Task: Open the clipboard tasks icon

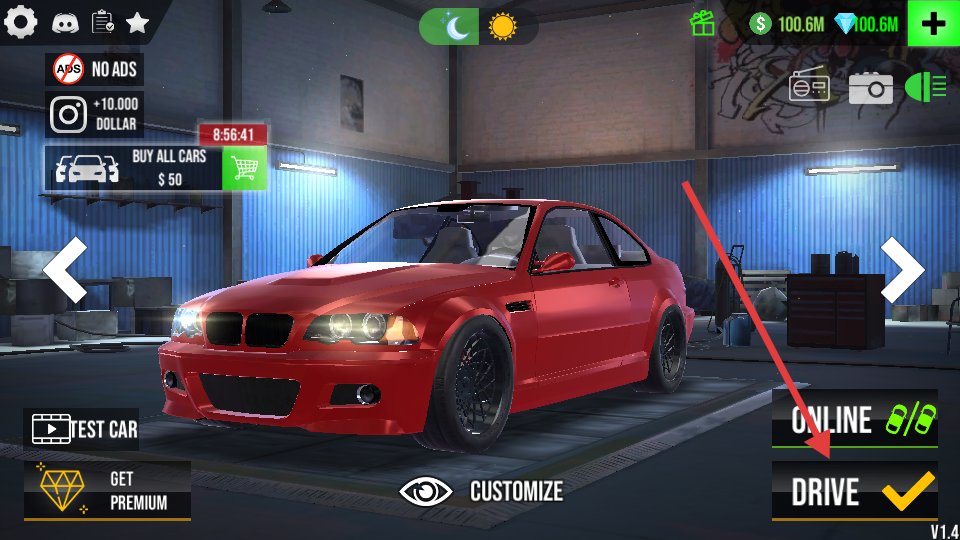Action: [101, 22]
